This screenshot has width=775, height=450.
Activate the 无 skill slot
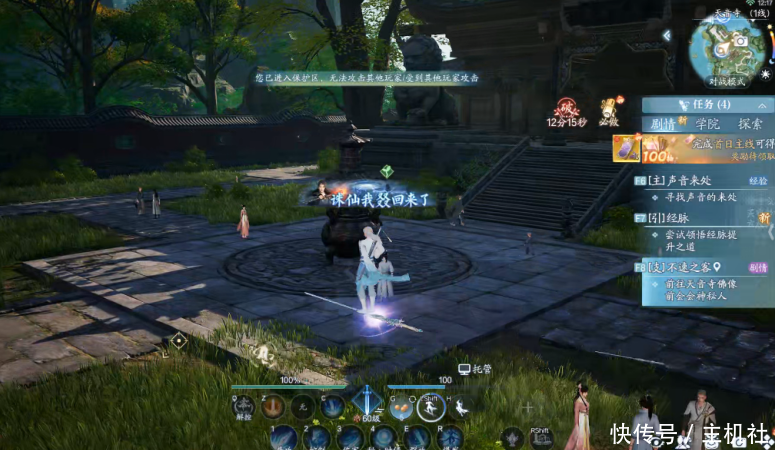pyautogui.click(x=303, y=407)
